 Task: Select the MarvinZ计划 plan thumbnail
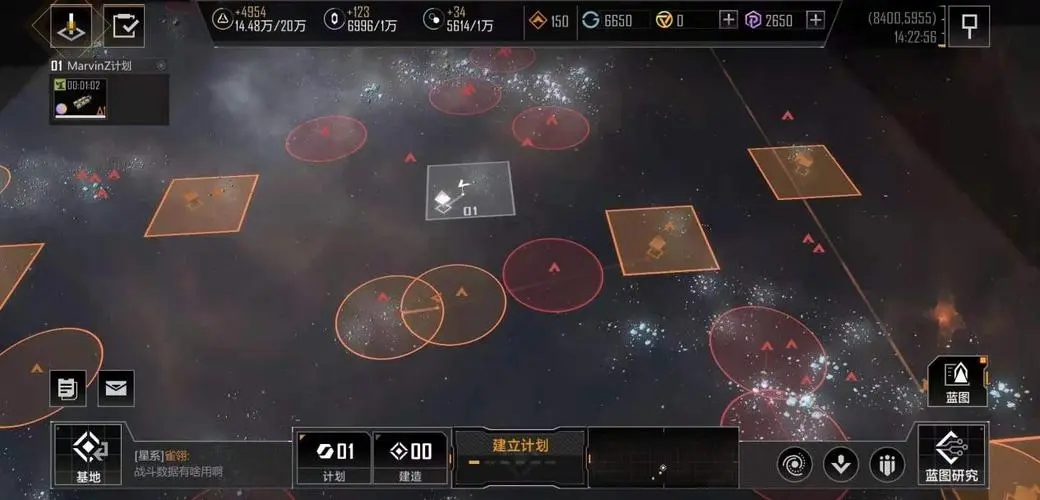[82, 99]
